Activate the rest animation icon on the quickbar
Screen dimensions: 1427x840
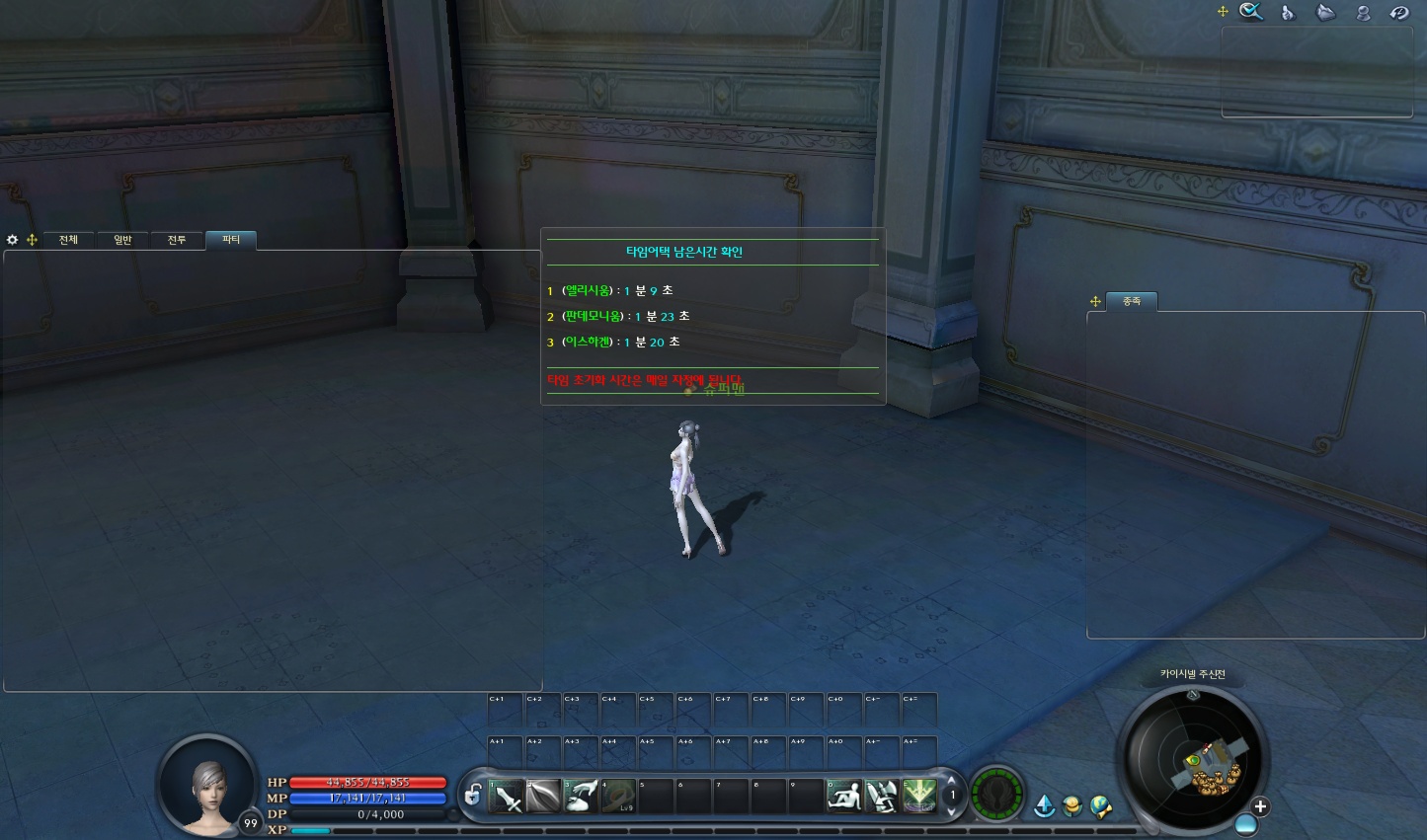pyautogui.click(x=844, y=795)
